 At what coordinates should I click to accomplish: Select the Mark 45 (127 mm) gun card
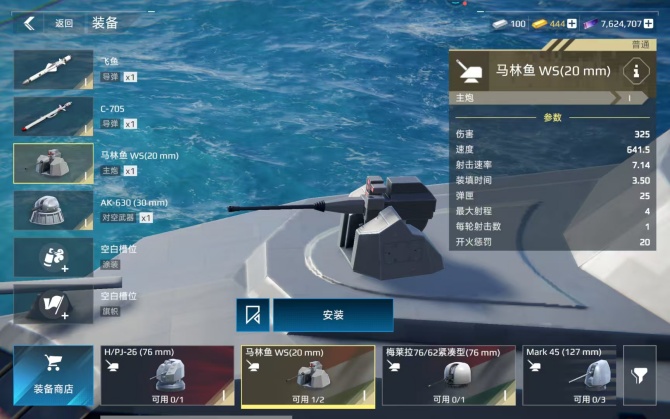coord(568,375)
